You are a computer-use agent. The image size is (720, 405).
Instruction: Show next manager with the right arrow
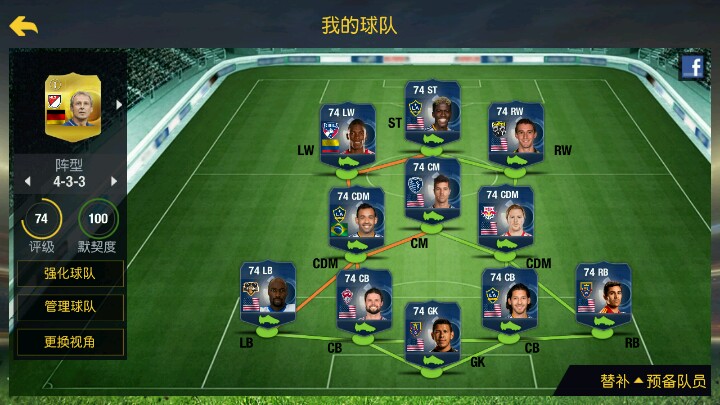pos(120,104)
